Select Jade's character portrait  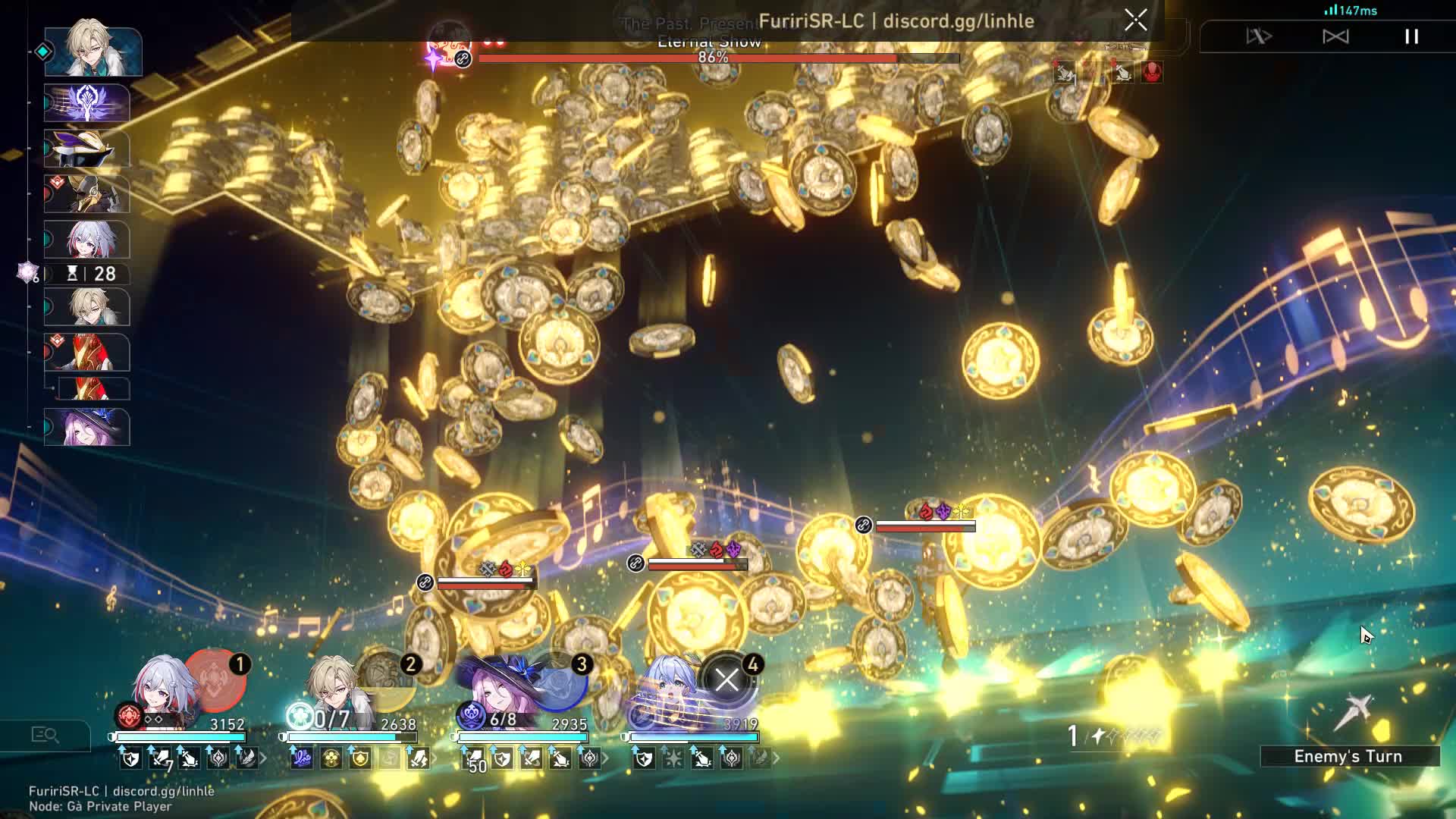500,690
